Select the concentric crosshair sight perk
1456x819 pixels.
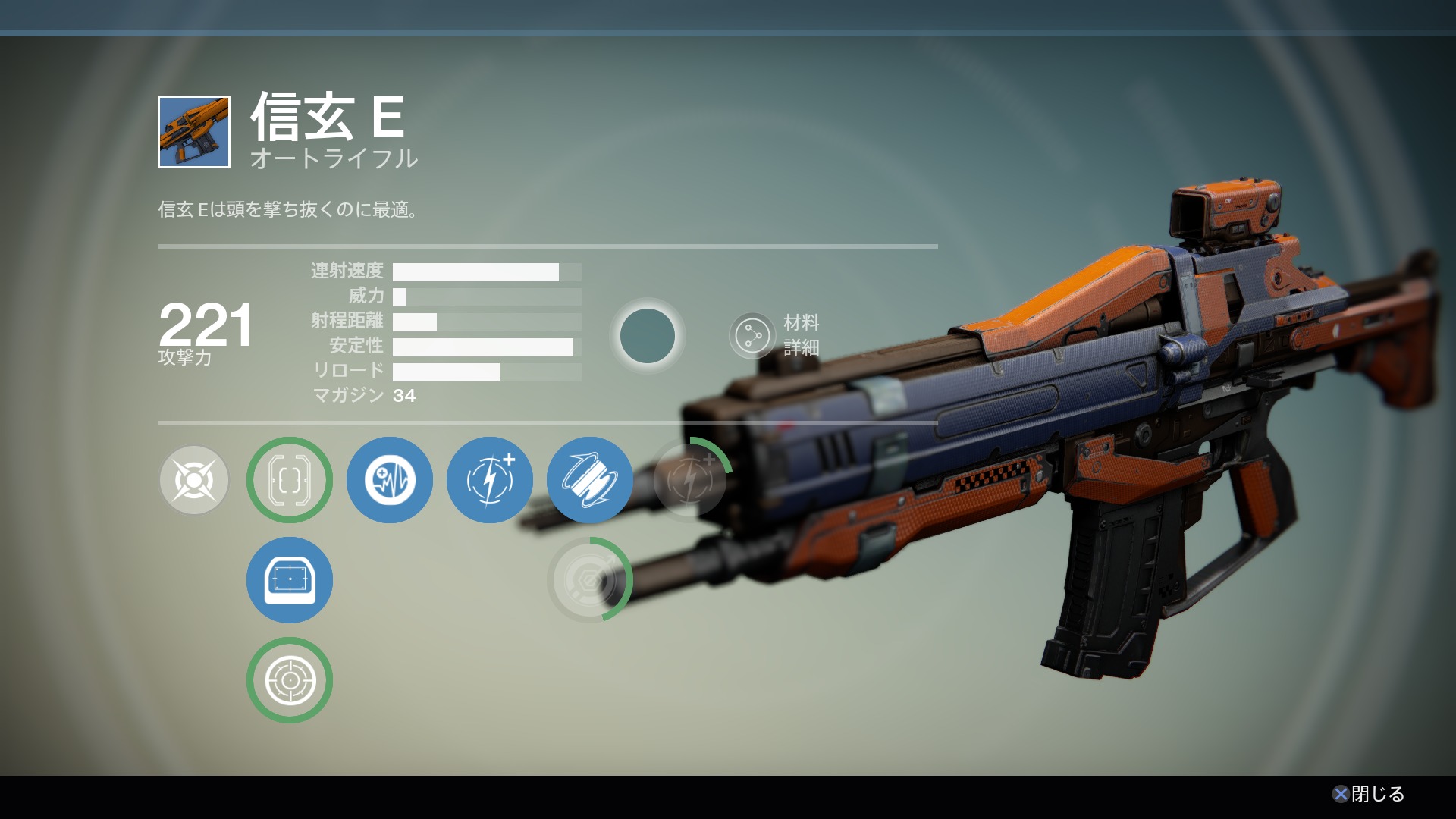point(290,680)
